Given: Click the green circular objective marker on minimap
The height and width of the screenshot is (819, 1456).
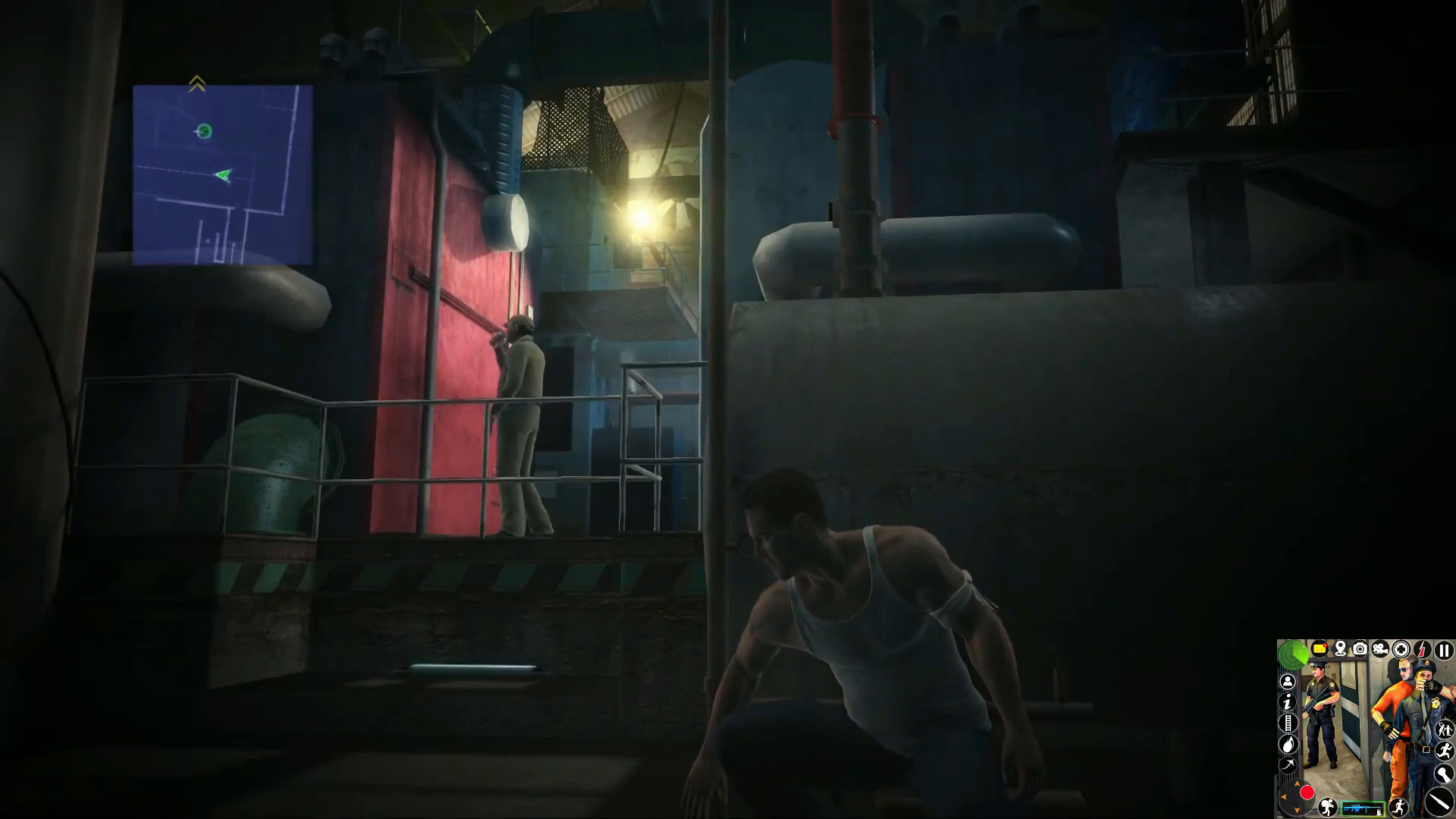Looking at the screenshot, I should coord(203,131).
